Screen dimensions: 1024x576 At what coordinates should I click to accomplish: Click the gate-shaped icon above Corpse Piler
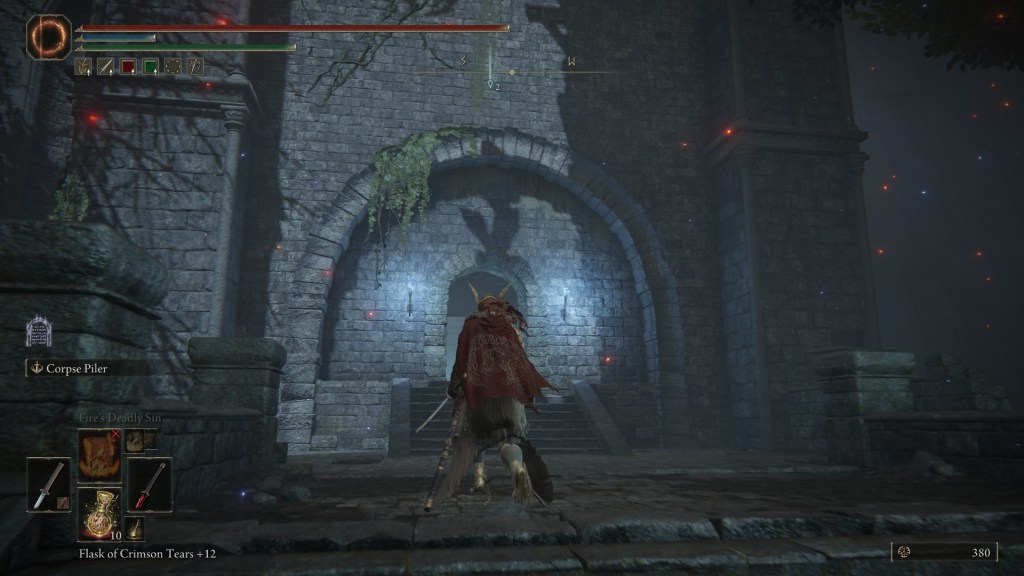[x=38, y=332]
